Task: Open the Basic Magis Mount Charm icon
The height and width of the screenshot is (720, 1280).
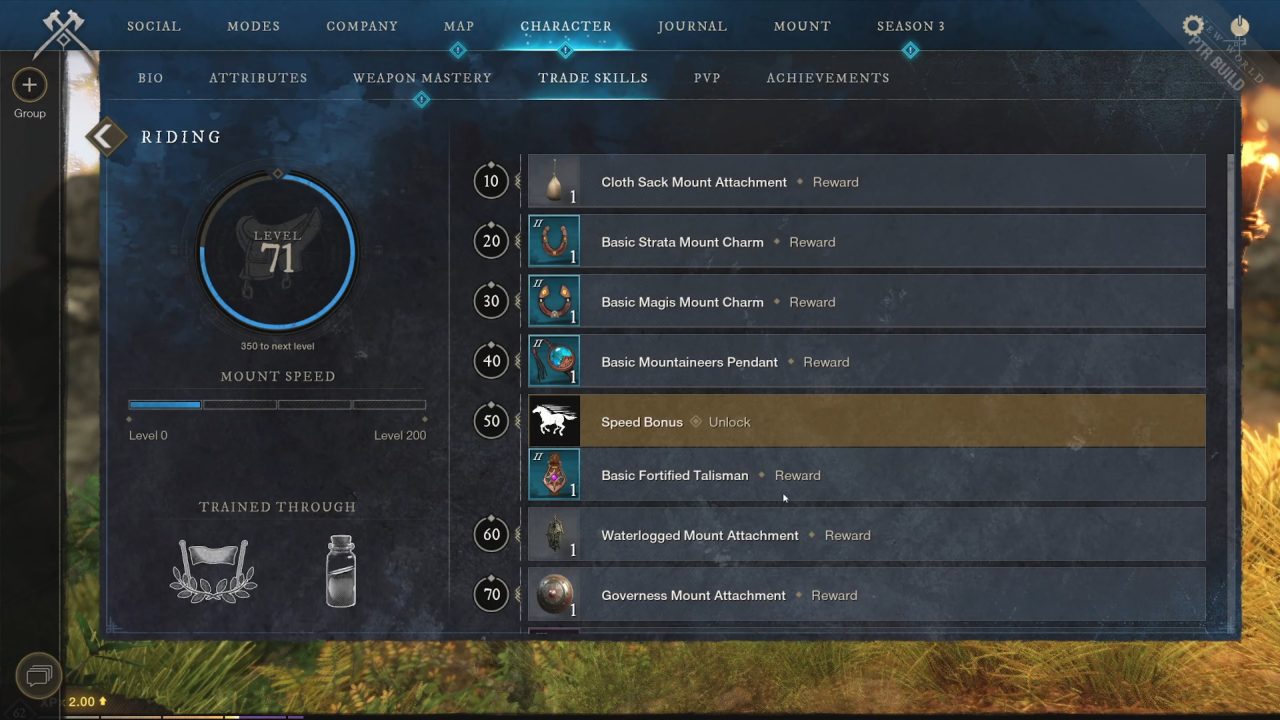Action: point(554,301)
